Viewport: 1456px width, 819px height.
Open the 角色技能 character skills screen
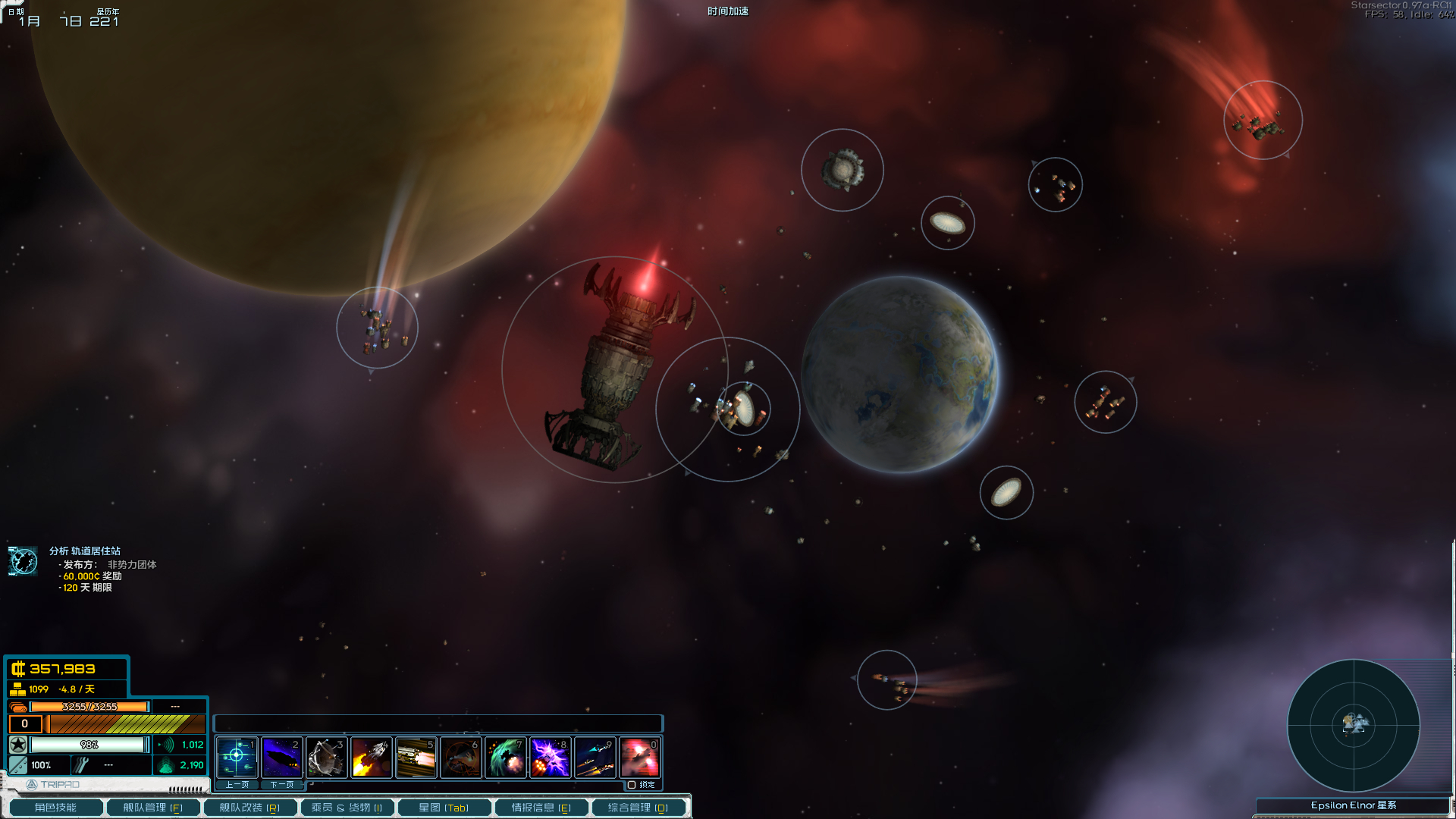click(55, 808)
